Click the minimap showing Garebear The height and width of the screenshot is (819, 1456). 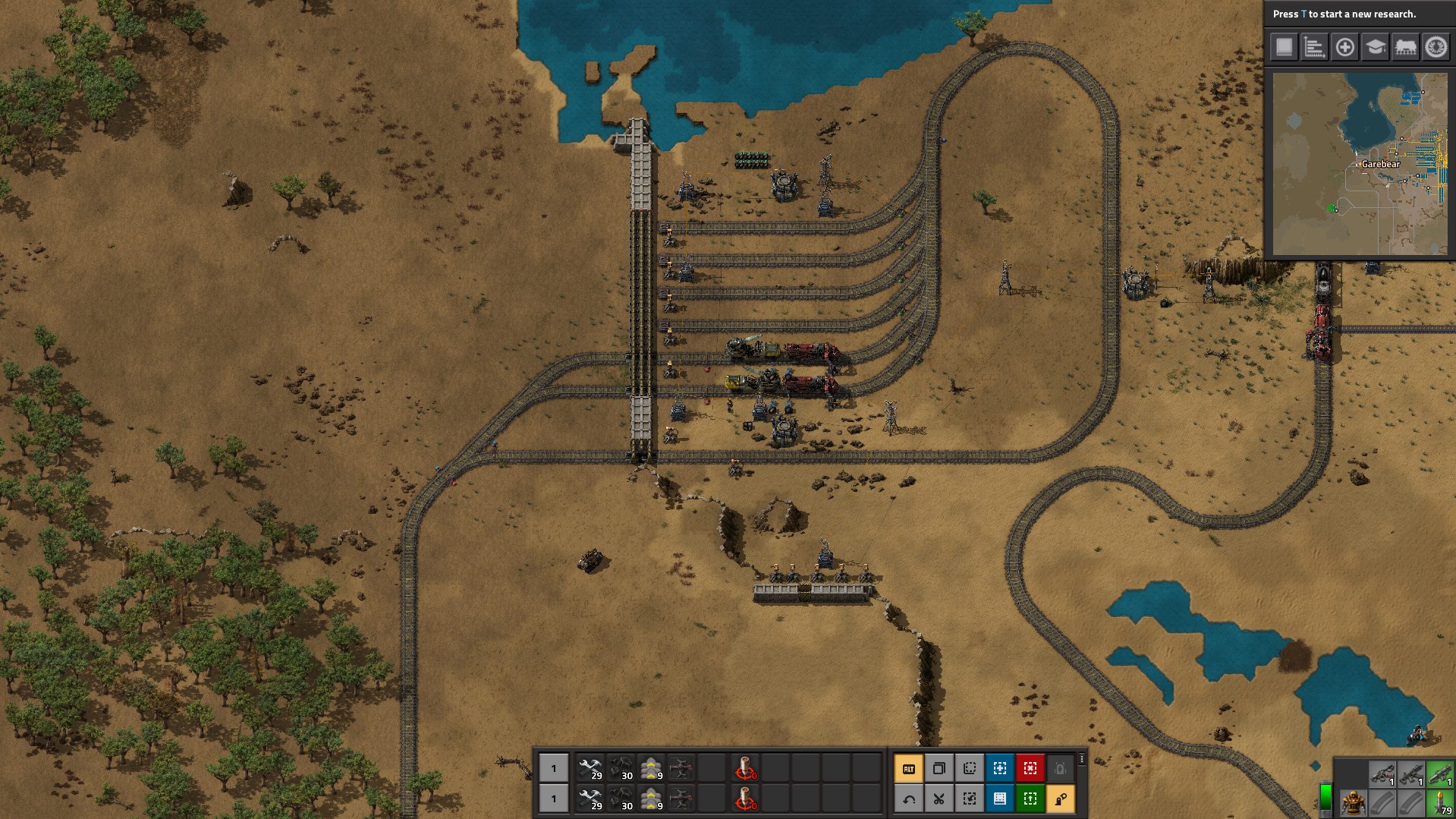[1359, 163]
